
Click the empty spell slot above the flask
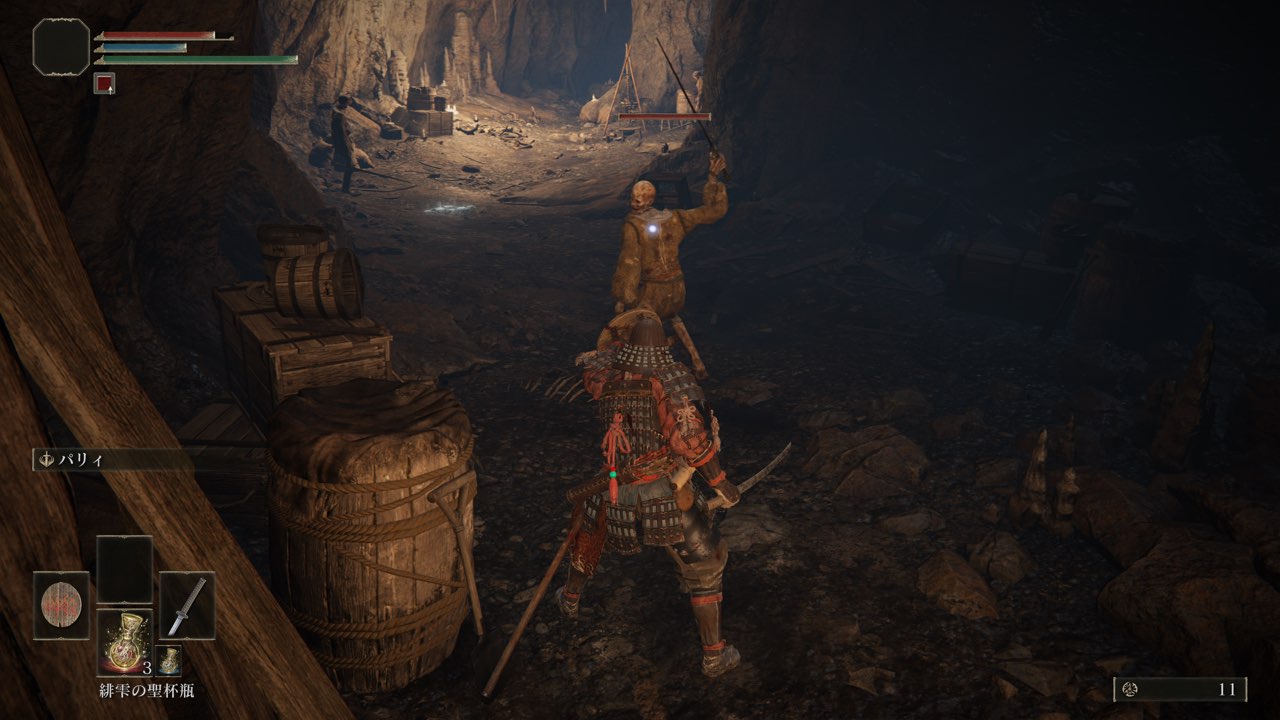[x=125, y=569]
